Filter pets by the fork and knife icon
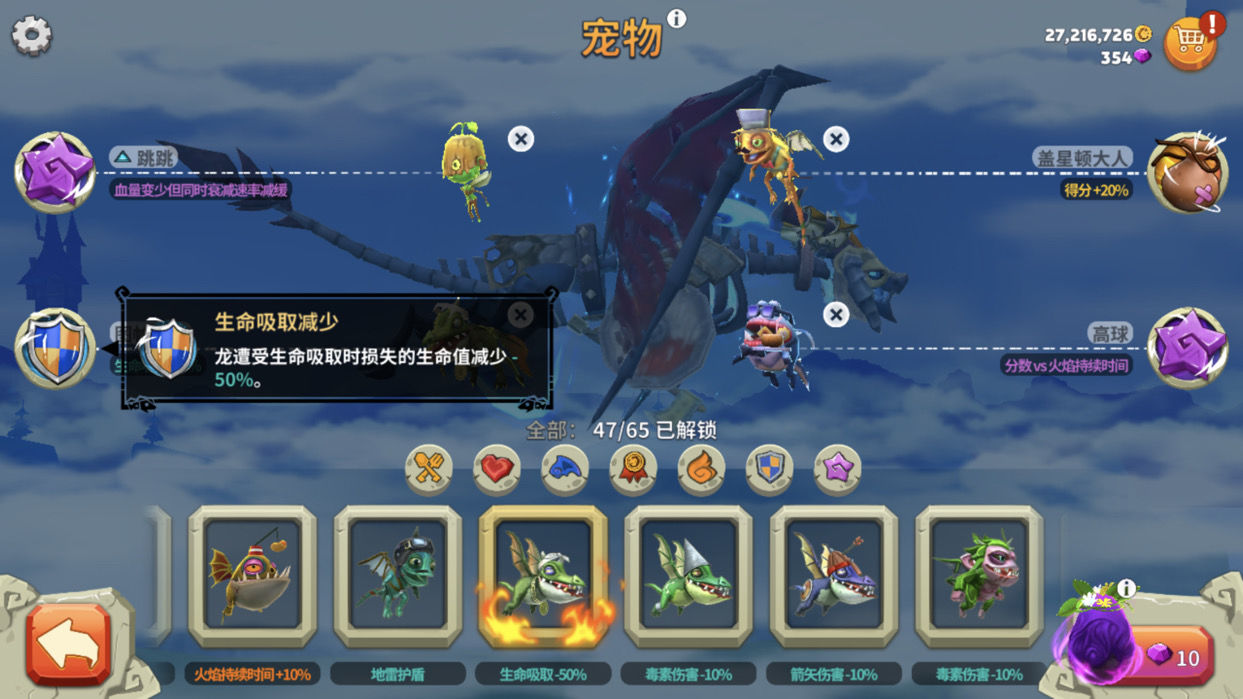This screenshot has width=1243, height=699. pos(429,468)
